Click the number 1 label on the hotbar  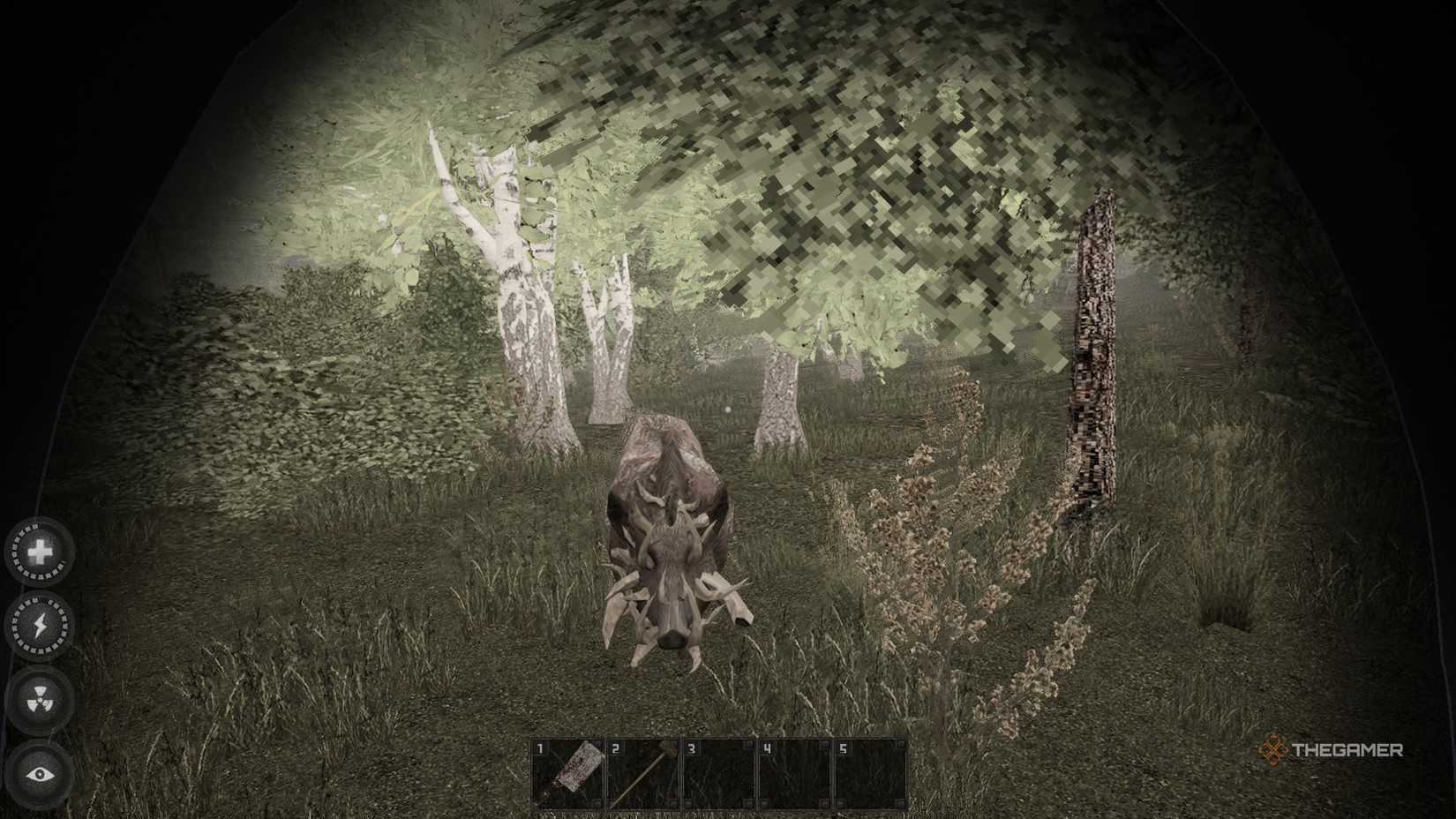tap(541, 749)
